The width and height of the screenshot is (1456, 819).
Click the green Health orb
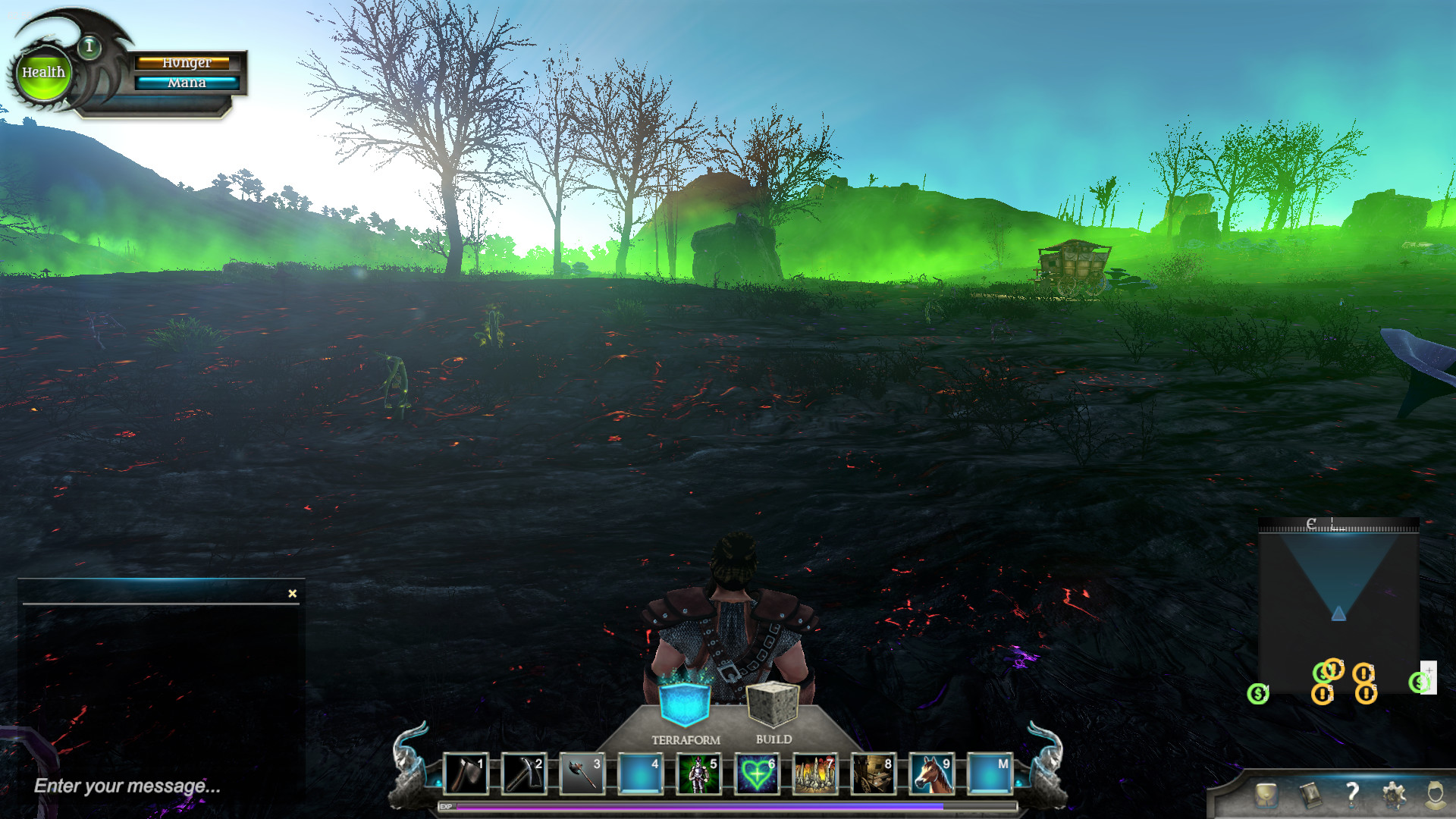coord(43,73)
